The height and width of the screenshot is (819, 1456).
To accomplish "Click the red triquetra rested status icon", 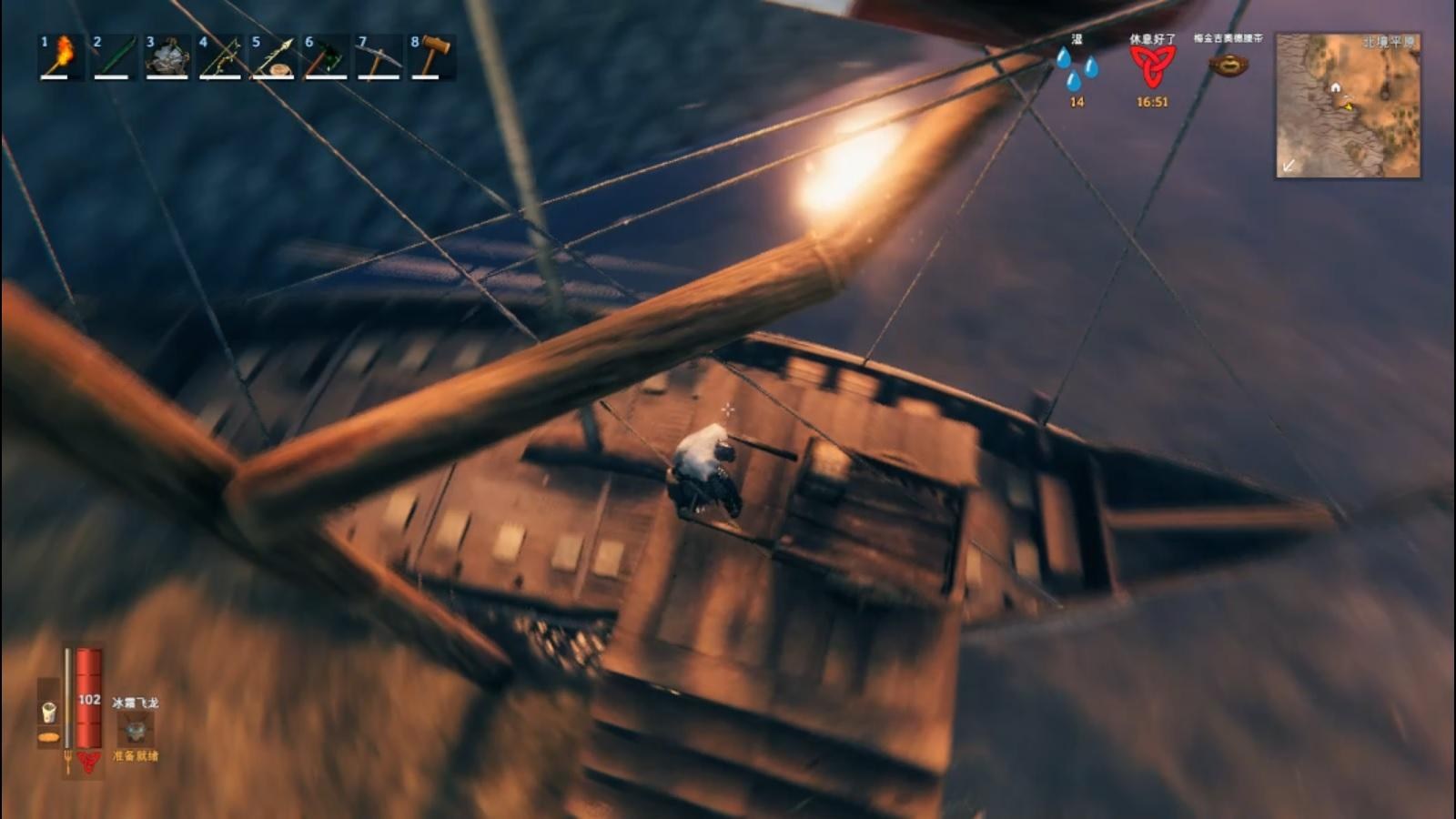I will 1152,66.
